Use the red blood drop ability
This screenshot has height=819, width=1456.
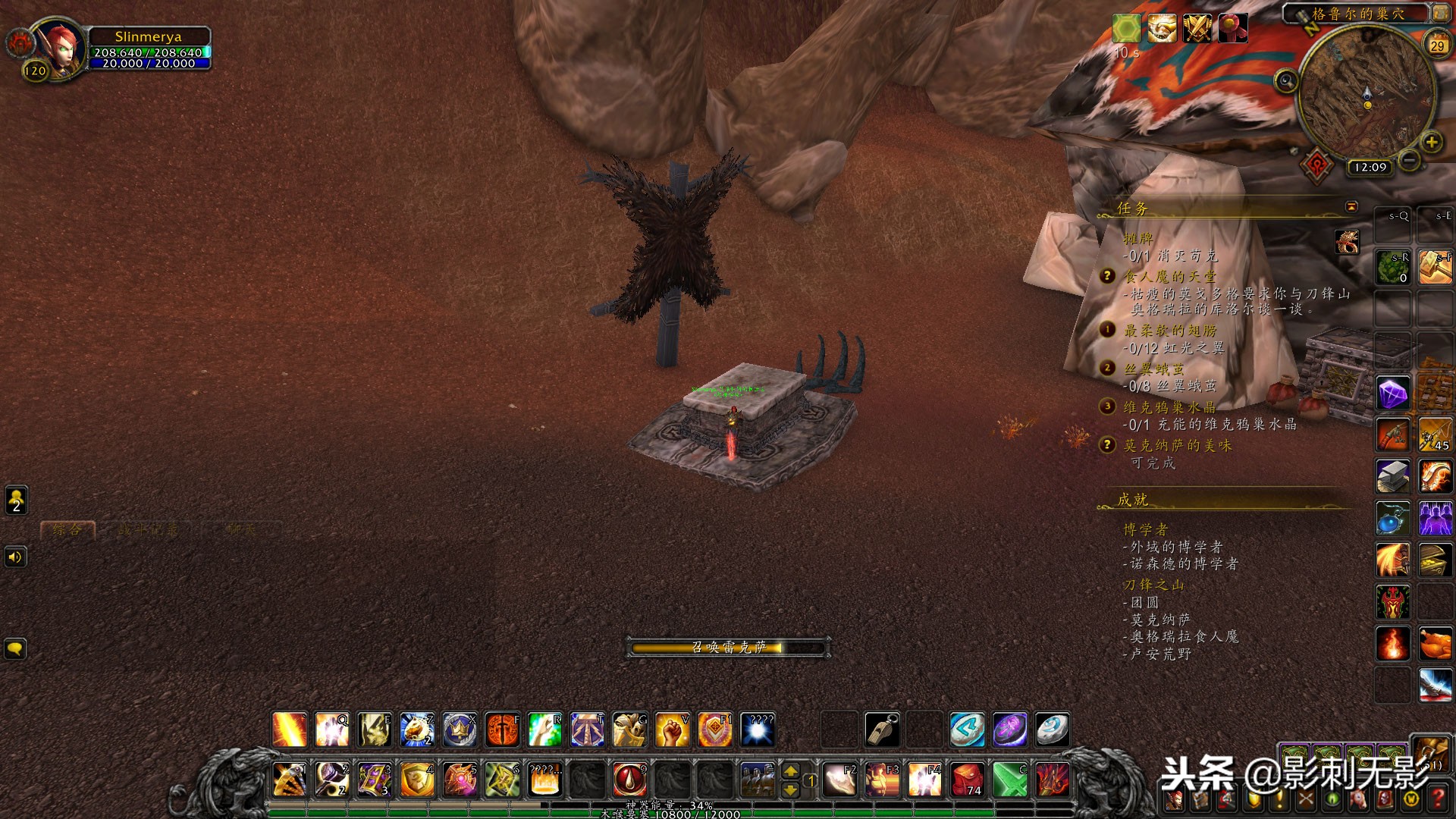[x=629, y=780]
